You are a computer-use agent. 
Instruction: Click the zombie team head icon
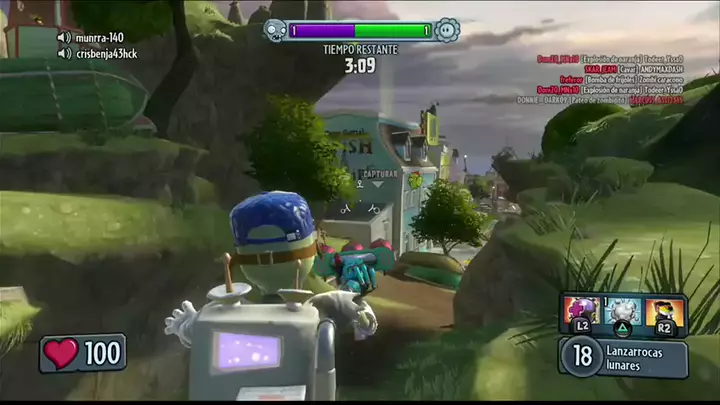click(x=275, y=30)
